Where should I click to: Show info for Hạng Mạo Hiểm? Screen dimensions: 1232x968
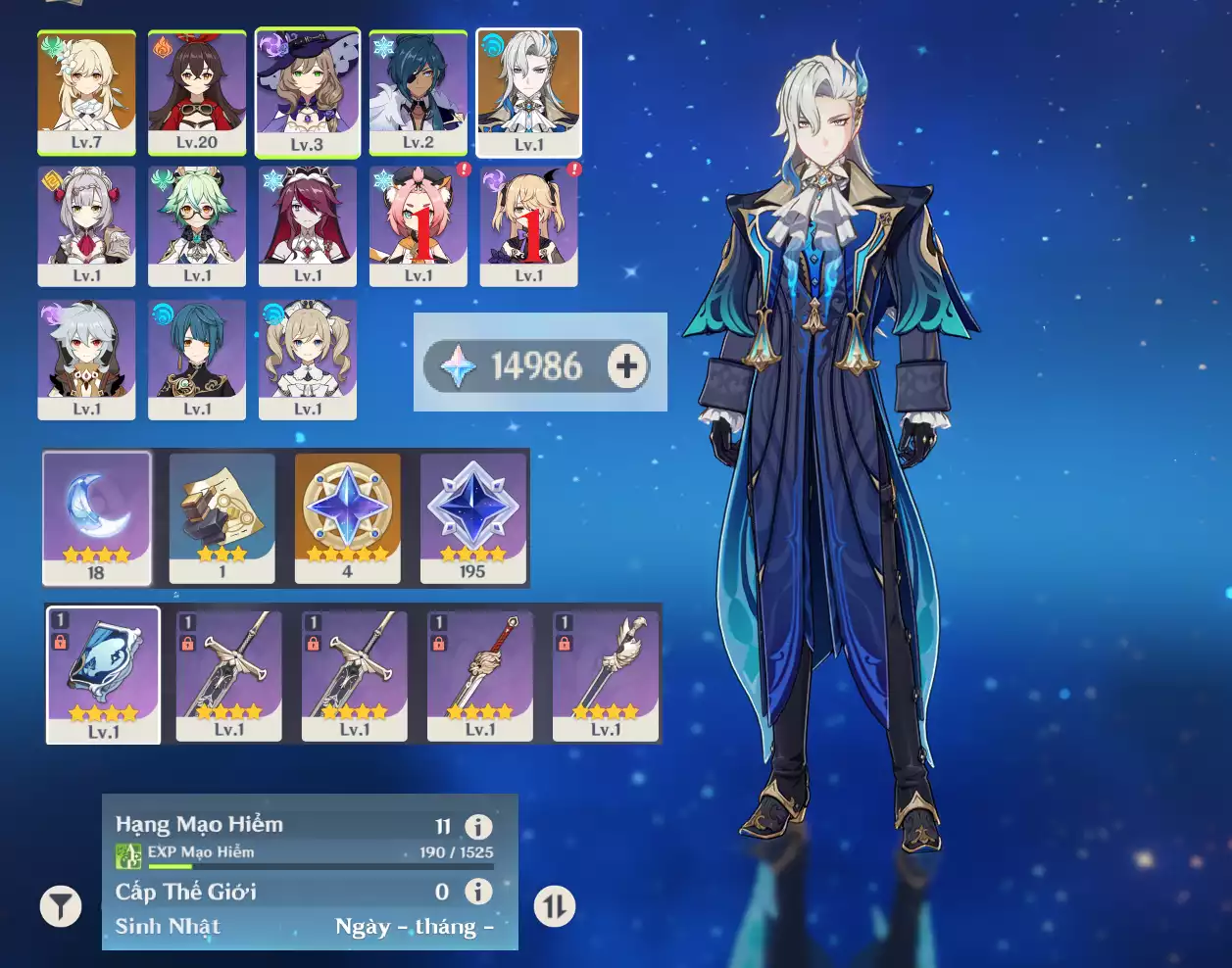pos(478,826)
